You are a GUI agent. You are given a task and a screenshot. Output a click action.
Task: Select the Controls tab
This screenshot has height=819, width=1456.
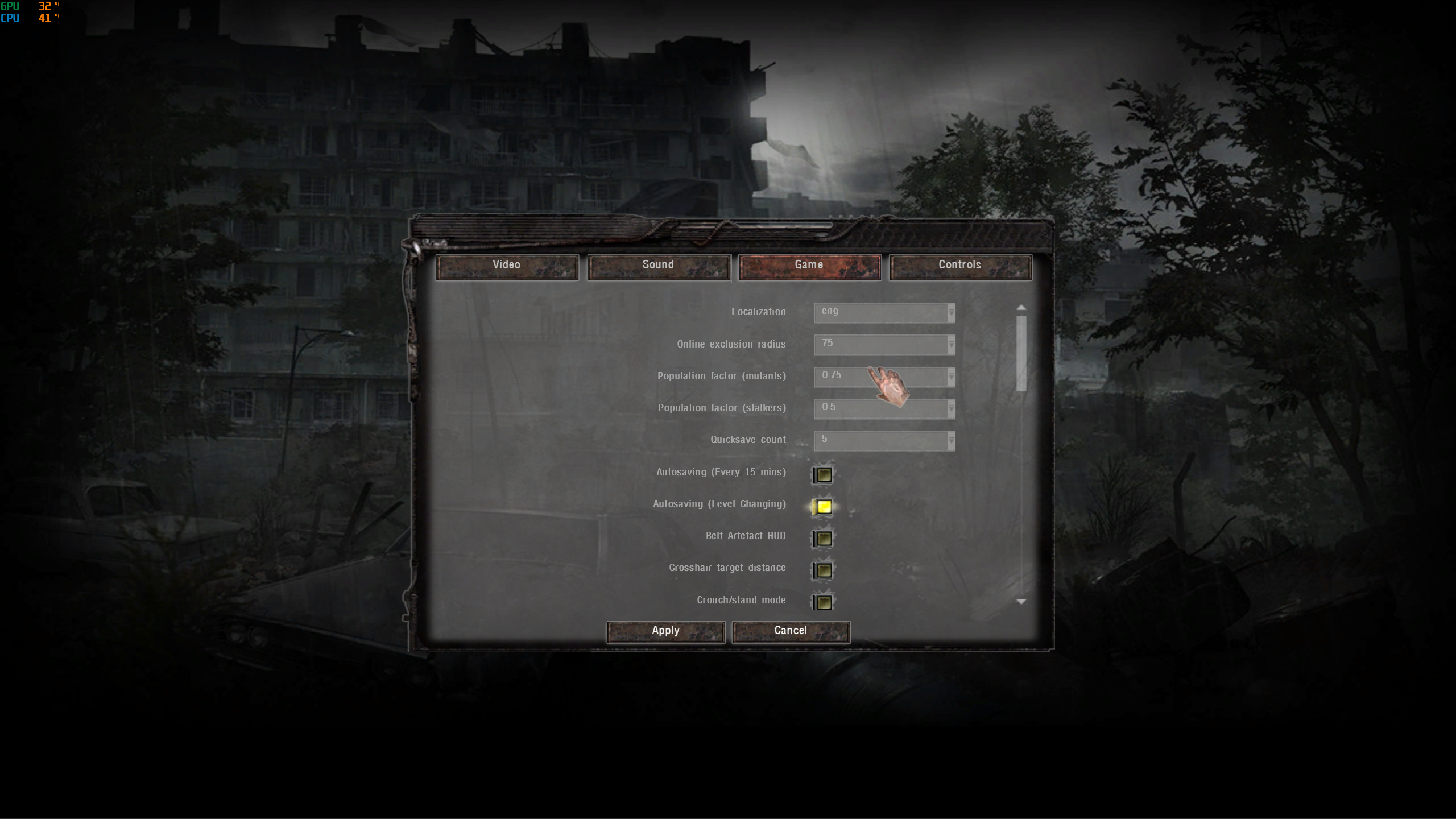[x=959, y=266]
